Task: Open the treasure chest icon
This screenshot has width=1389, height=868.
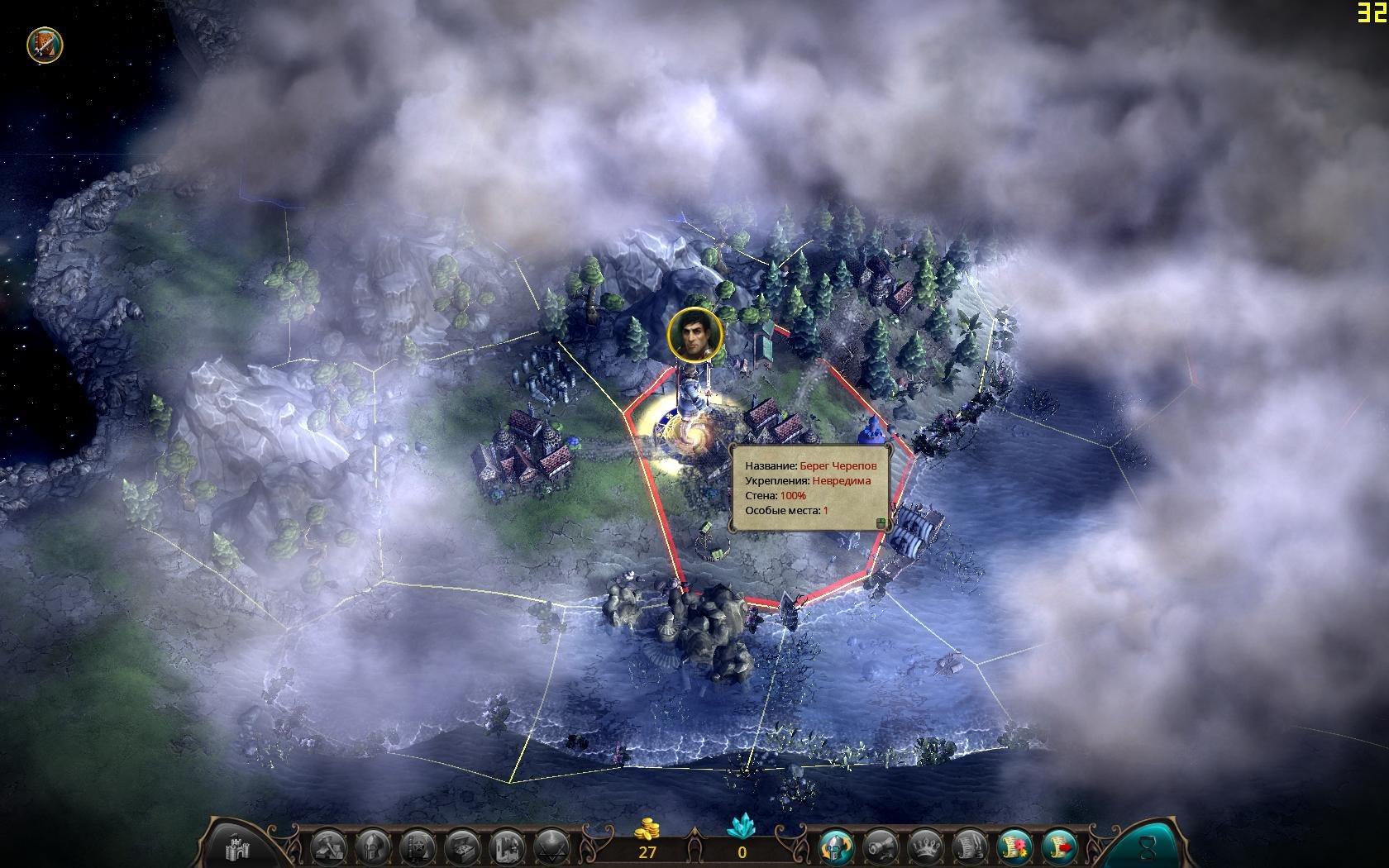Action: click(461, 847)
